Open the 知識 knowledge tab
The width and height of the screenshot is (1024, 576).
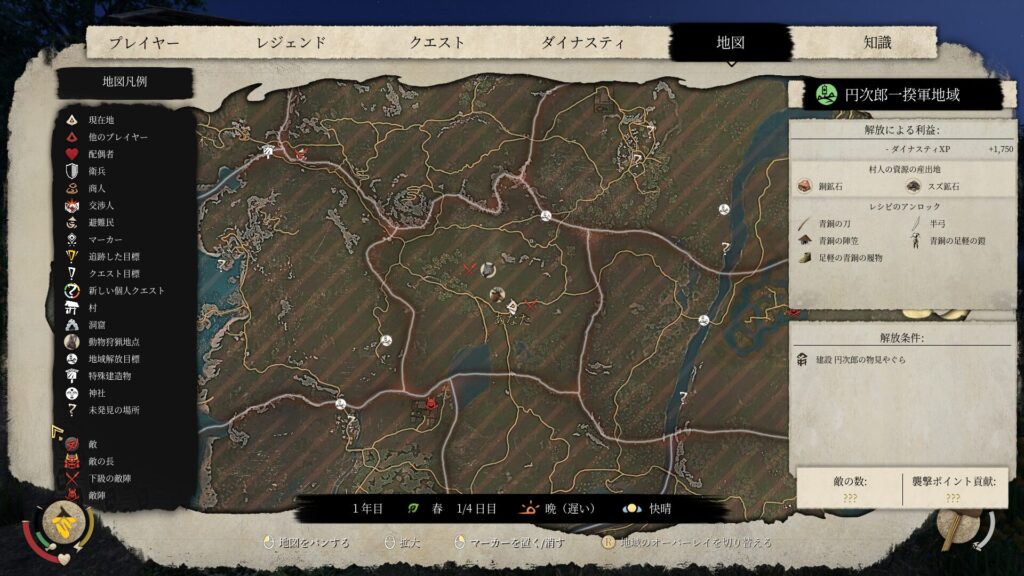point(877,43)
